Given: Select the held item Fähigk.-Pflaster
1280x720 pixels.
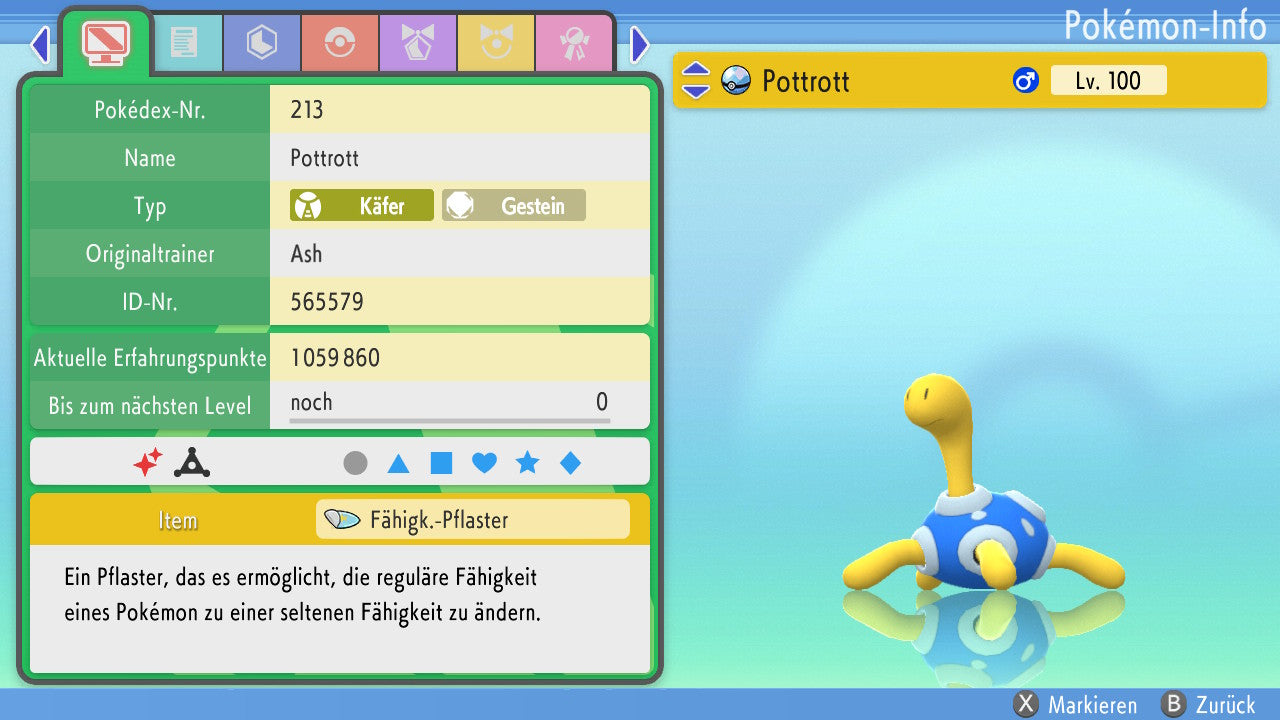Looking at the screenshot, I should (x=472, y=520).
